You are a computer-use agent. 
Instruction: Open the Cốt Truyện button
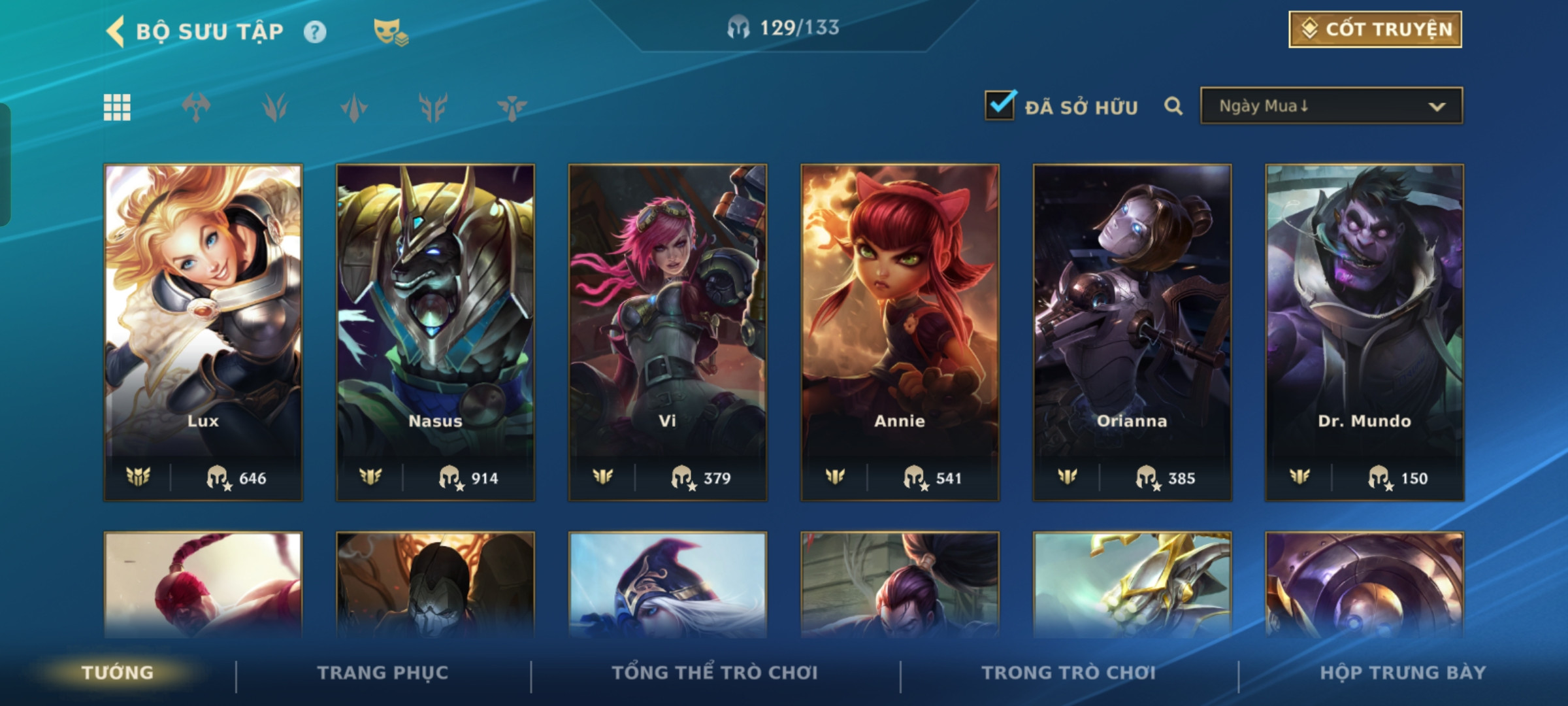pos(1375,29)
